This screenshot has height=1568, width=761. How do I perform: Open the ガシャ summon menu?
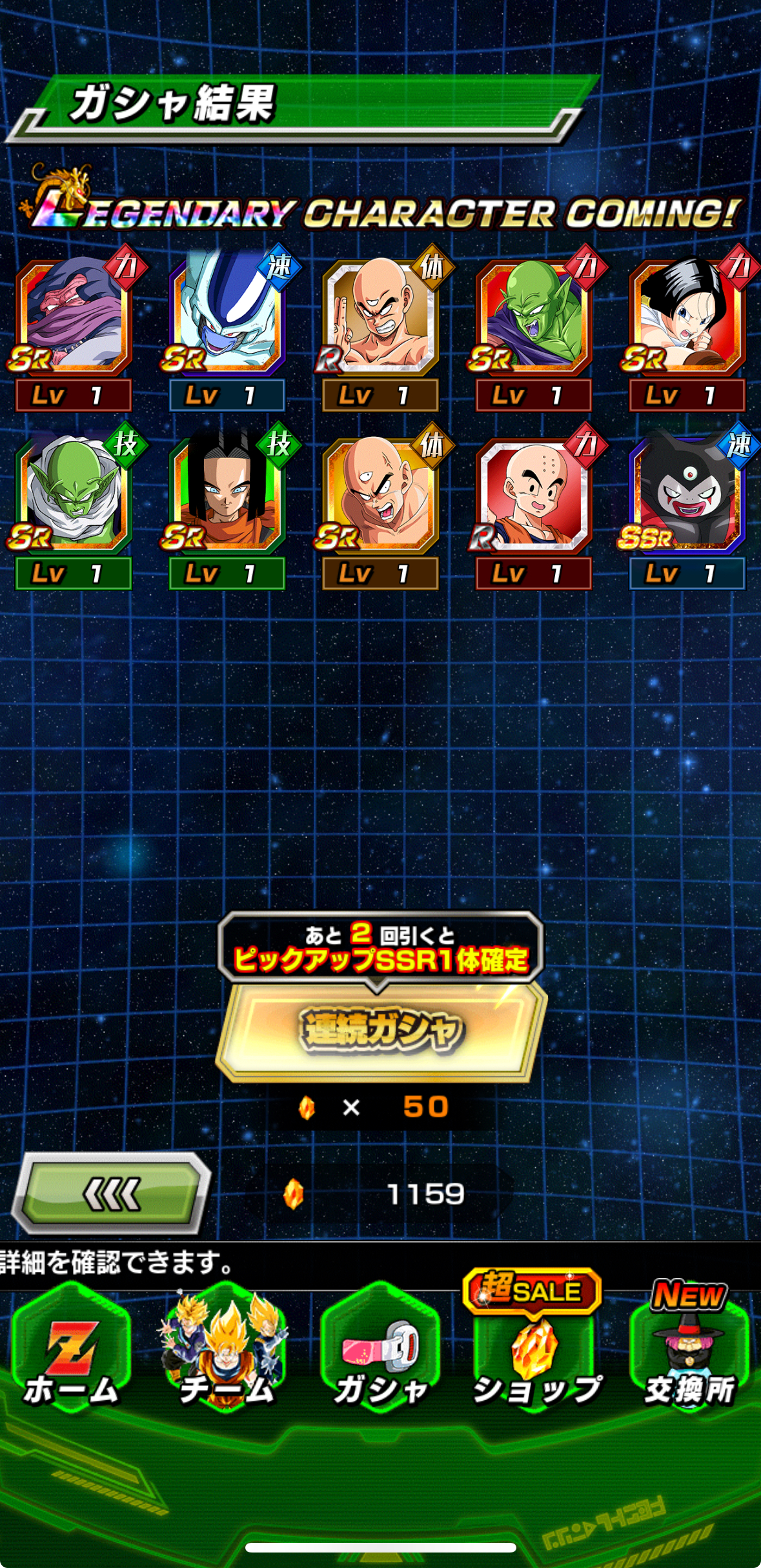point(380,1355)
